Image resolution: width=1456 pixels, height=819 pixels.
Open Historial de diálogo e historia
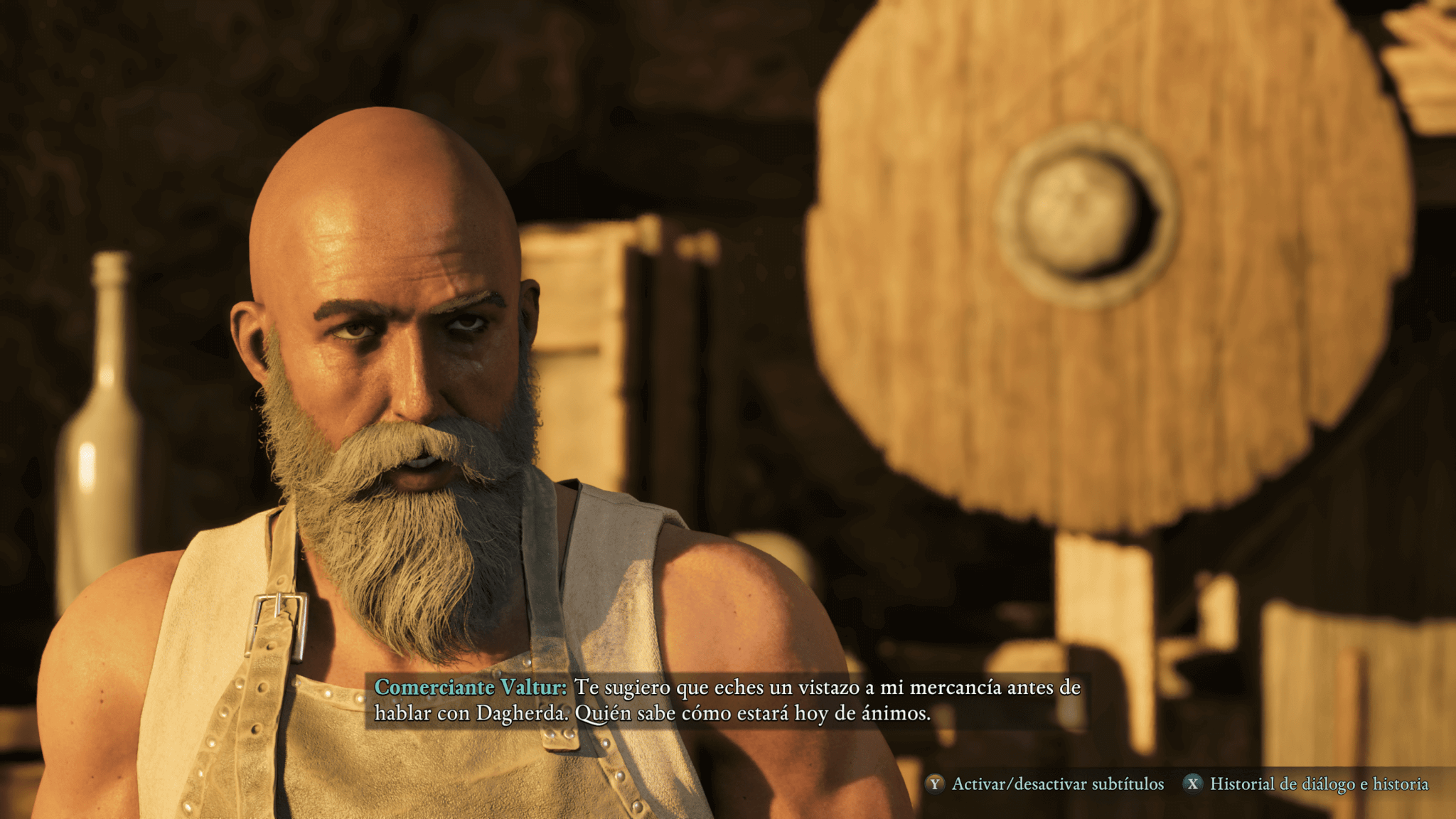click(1319, 784)
